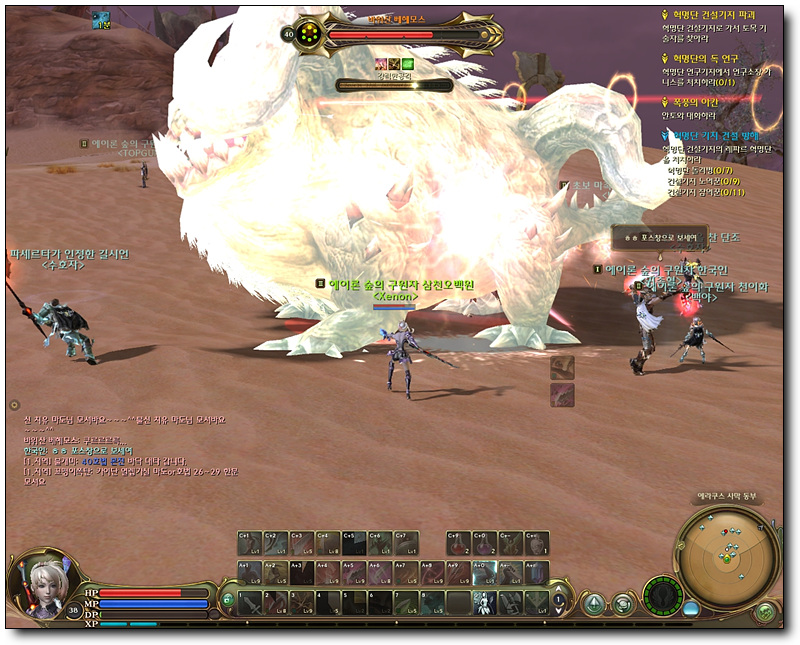
Task: Click the round dark-green emblem button beside minimap
Action: (661, 596)
